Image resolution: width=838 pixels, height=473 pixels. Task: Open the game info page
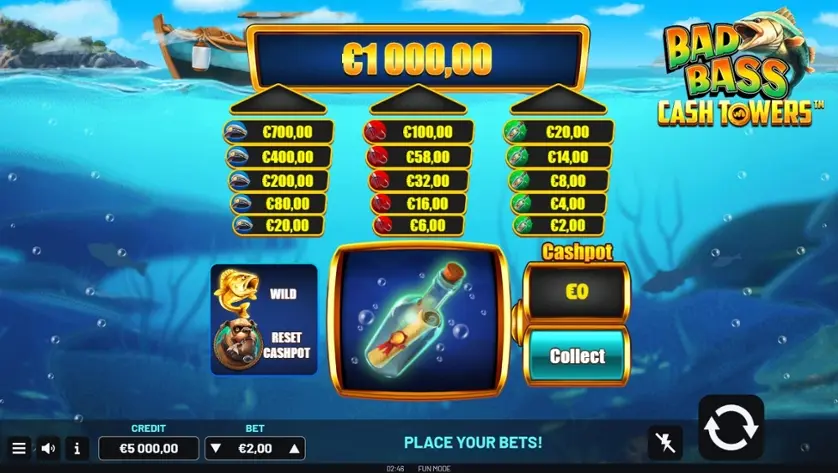pyautogui.click(x=77, y=449)
